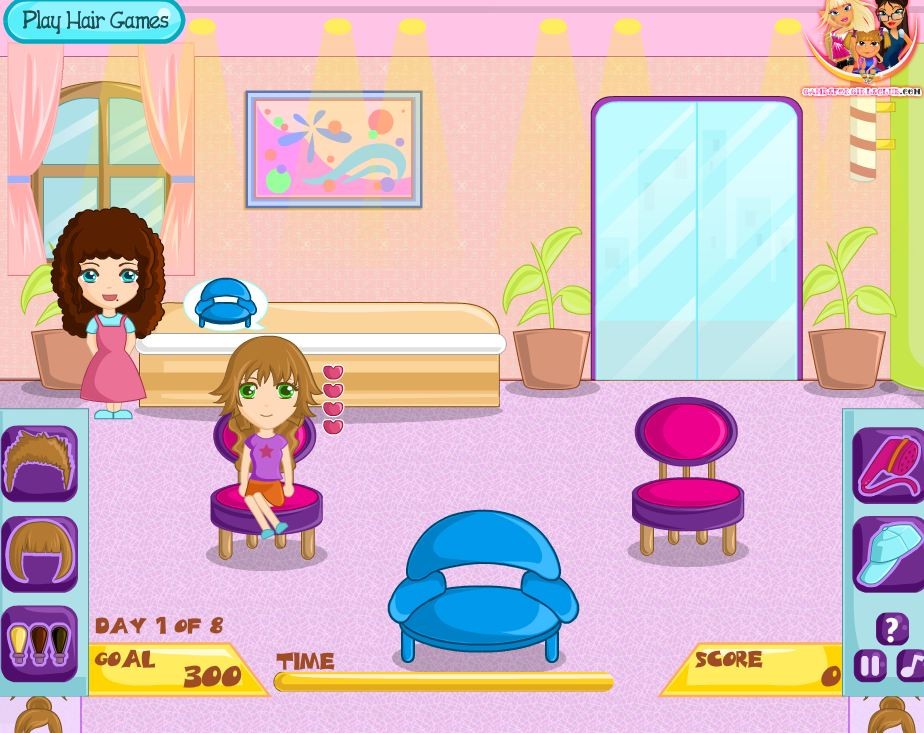Choose the bob haircut style
Image resolution: width=924 pixels, height=733 pixels.
tap(40, 553)
